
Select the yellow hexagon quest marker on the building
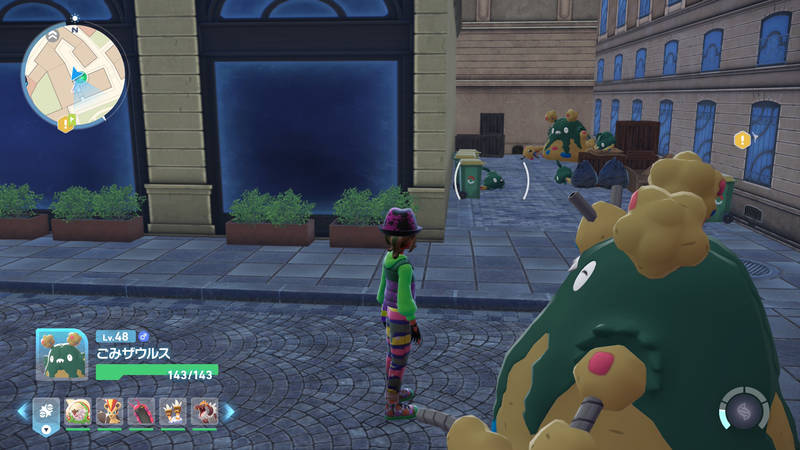tap(741, 140)
